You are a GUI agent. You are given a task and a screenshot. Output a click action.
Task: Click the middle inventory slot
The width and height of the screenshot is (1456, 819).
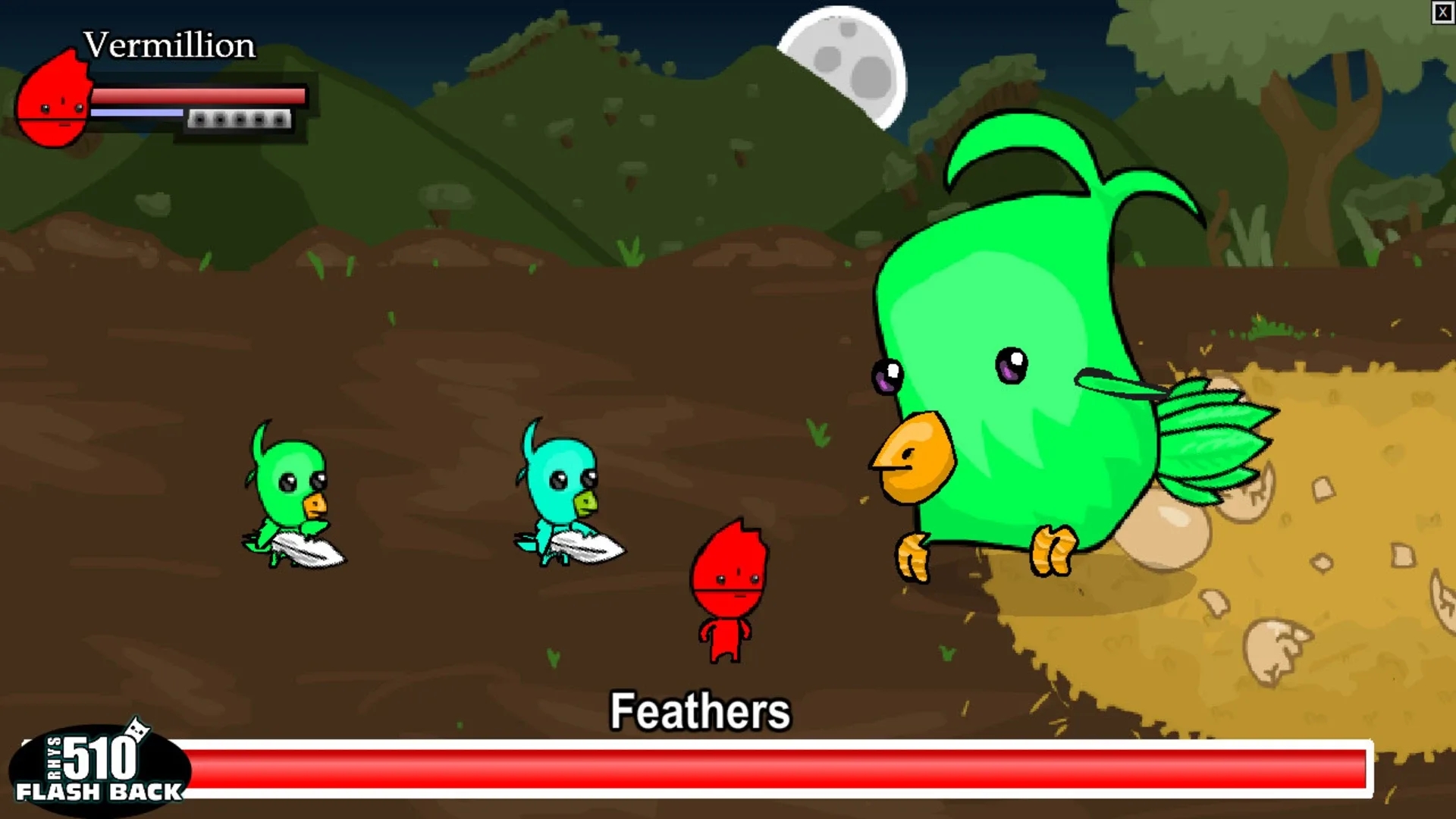point(240,120)
